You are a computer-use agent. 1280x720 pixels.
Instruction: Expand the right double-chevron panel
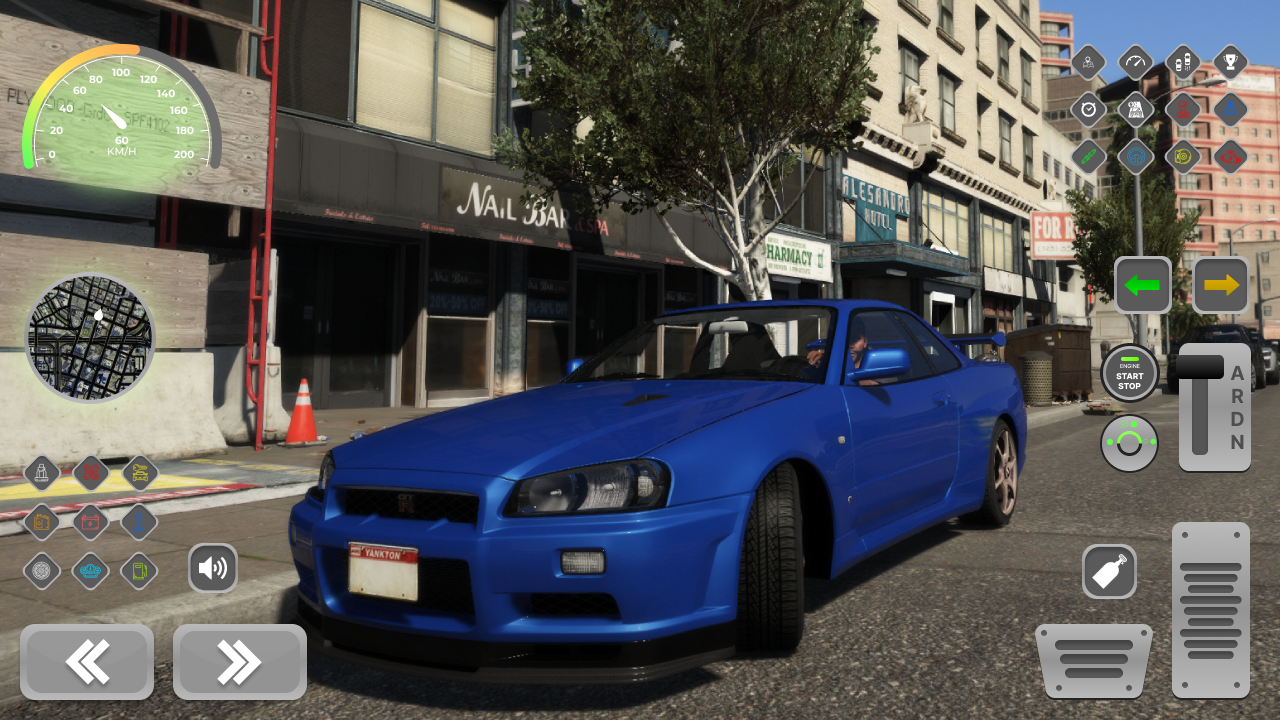point(239,662)
